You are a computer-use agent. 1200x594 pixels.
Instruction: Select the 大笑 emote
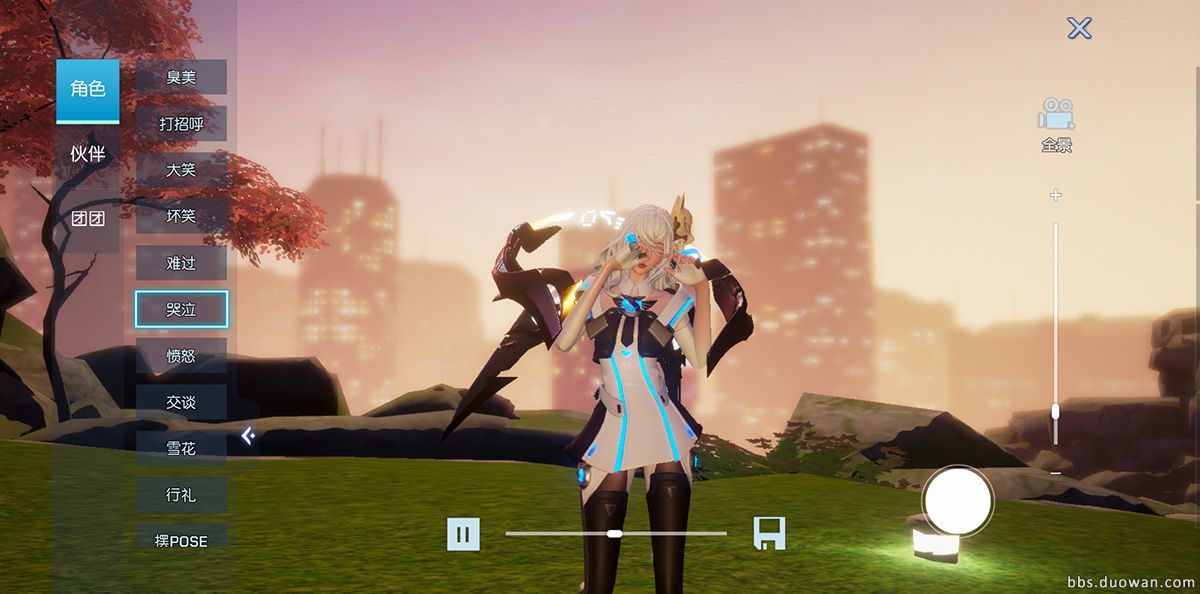click(x=181, y=170)
